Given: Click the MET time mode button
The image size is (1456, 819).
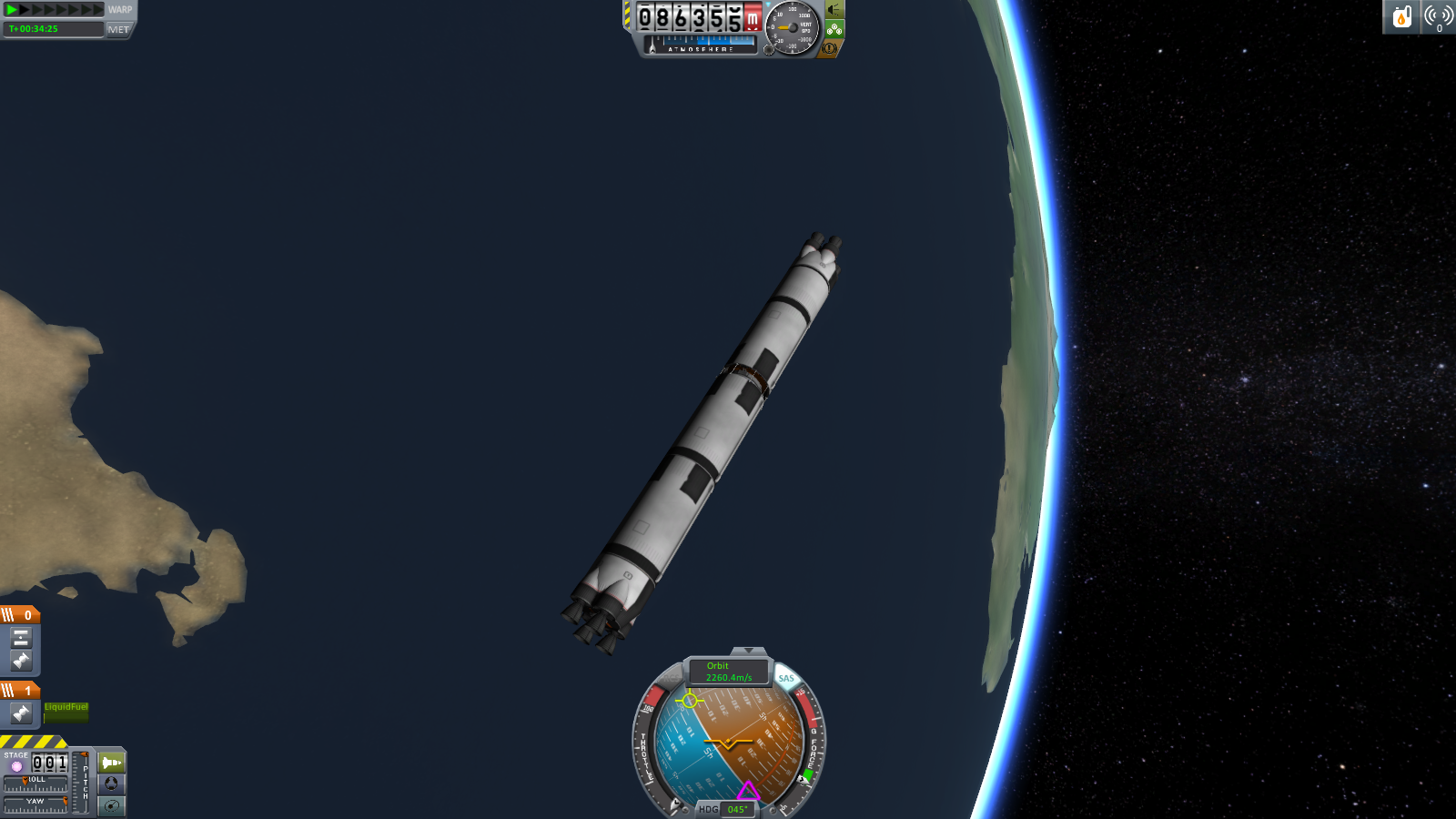Looking at the screenshot, I should click(x=118, y=29).
